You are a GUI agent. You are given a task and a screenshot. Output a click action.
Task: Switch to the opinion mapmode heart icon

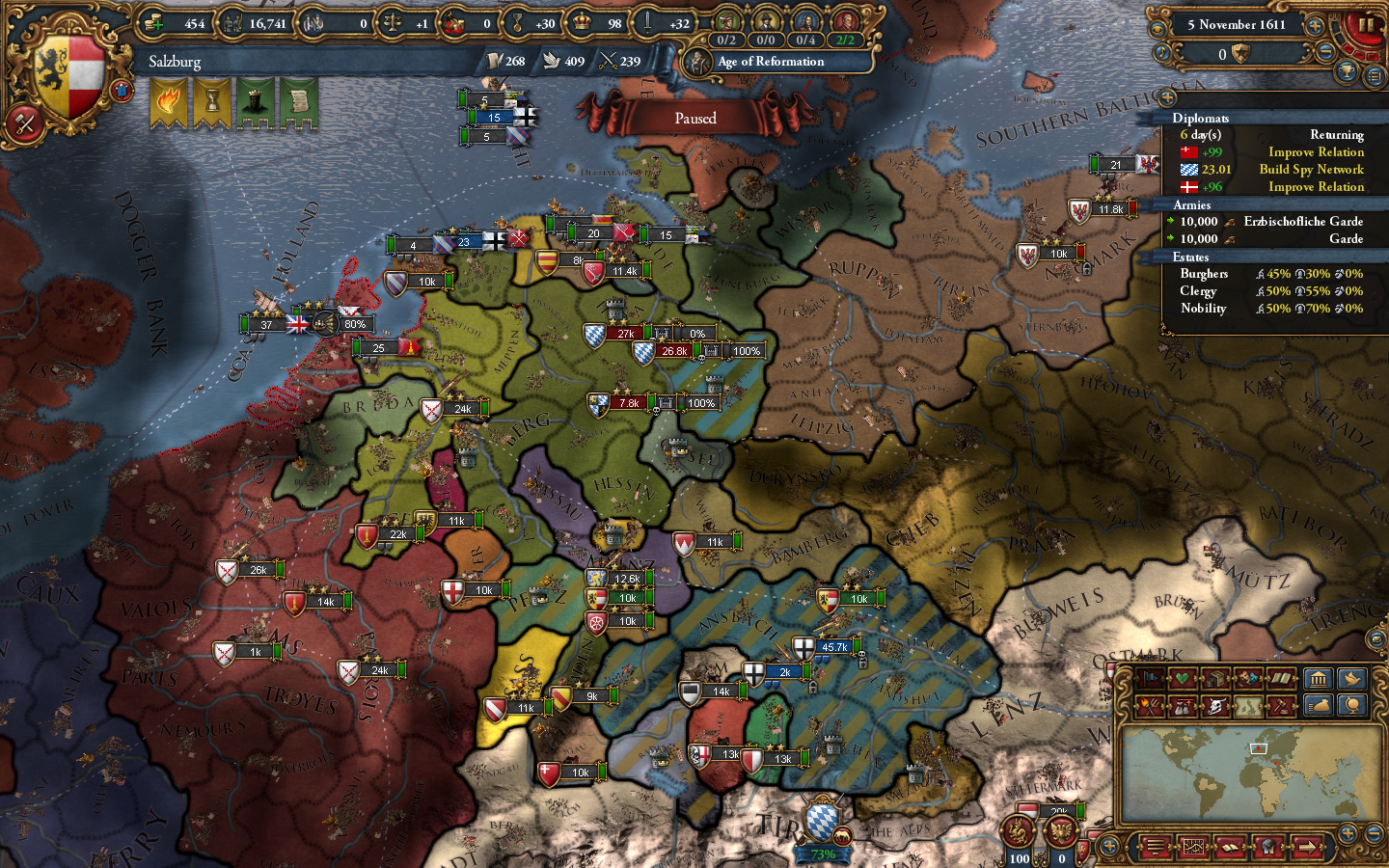(x=1181, y=678)
